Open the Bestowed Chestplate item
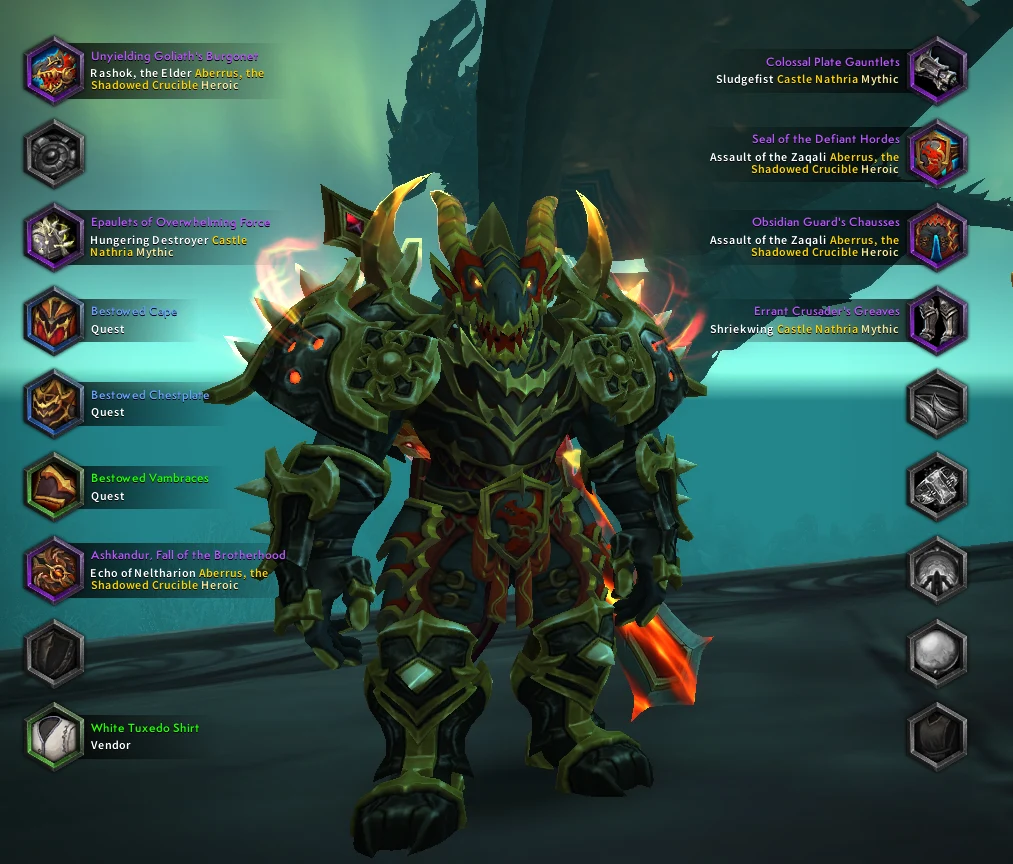The image size is (1013, 864). 54,403
